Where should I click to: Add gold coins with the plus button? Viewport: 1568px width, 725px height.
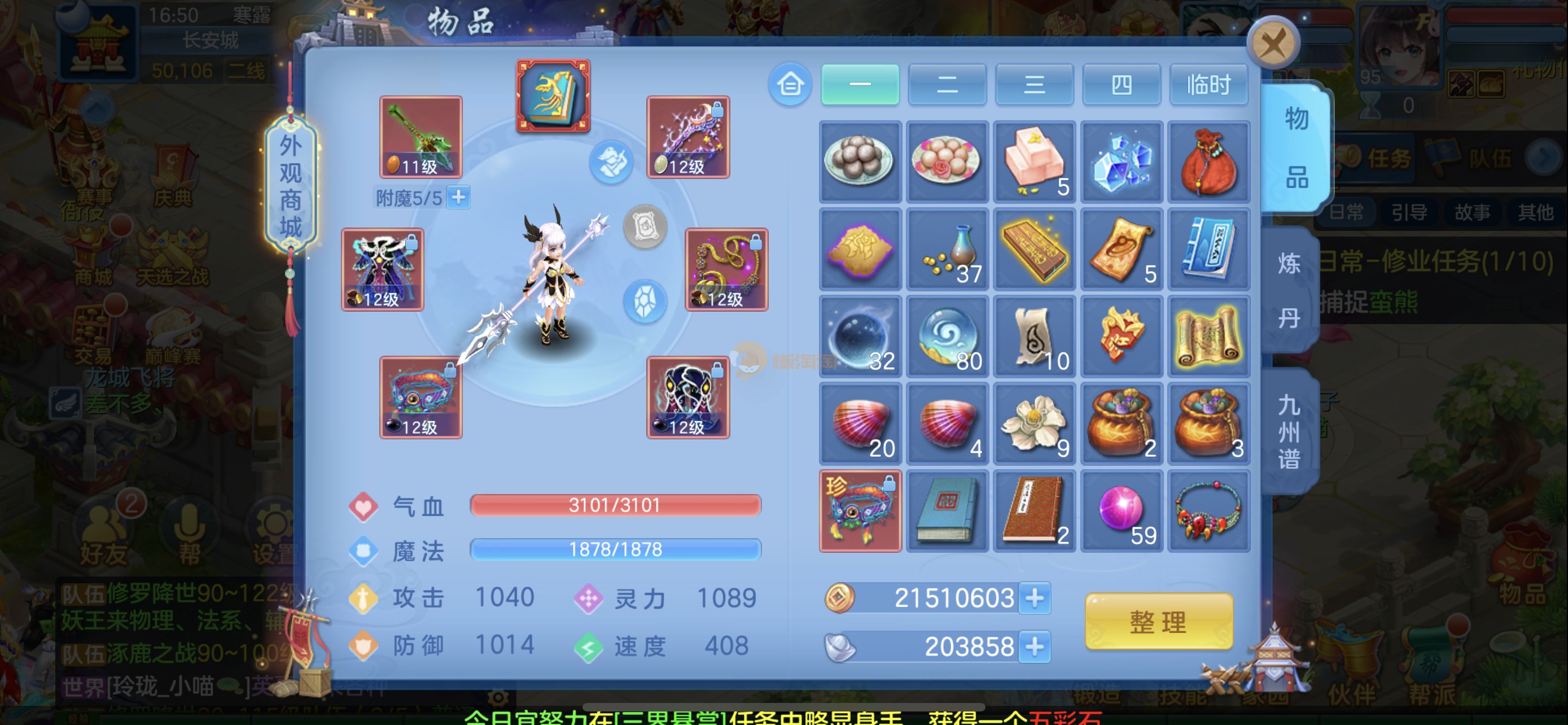[x=1034, y=598]
